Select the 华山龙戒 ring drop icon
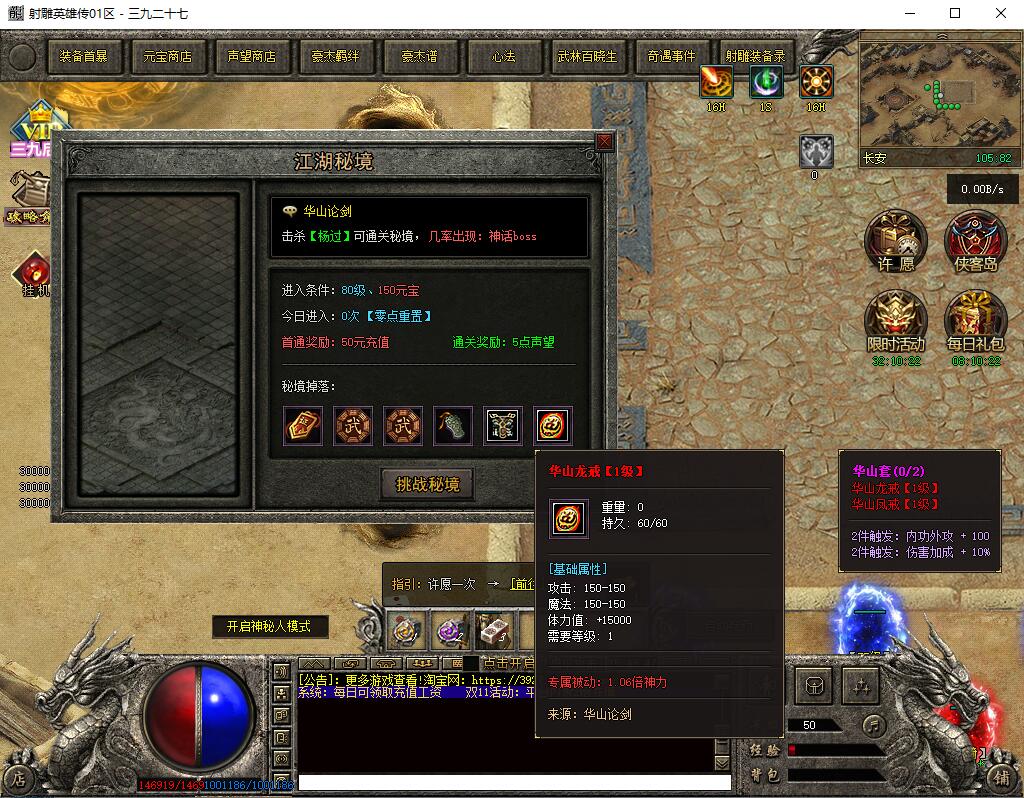Image resolution: width=1024 pixels, height=798 pixels. [x=553, y=426]
